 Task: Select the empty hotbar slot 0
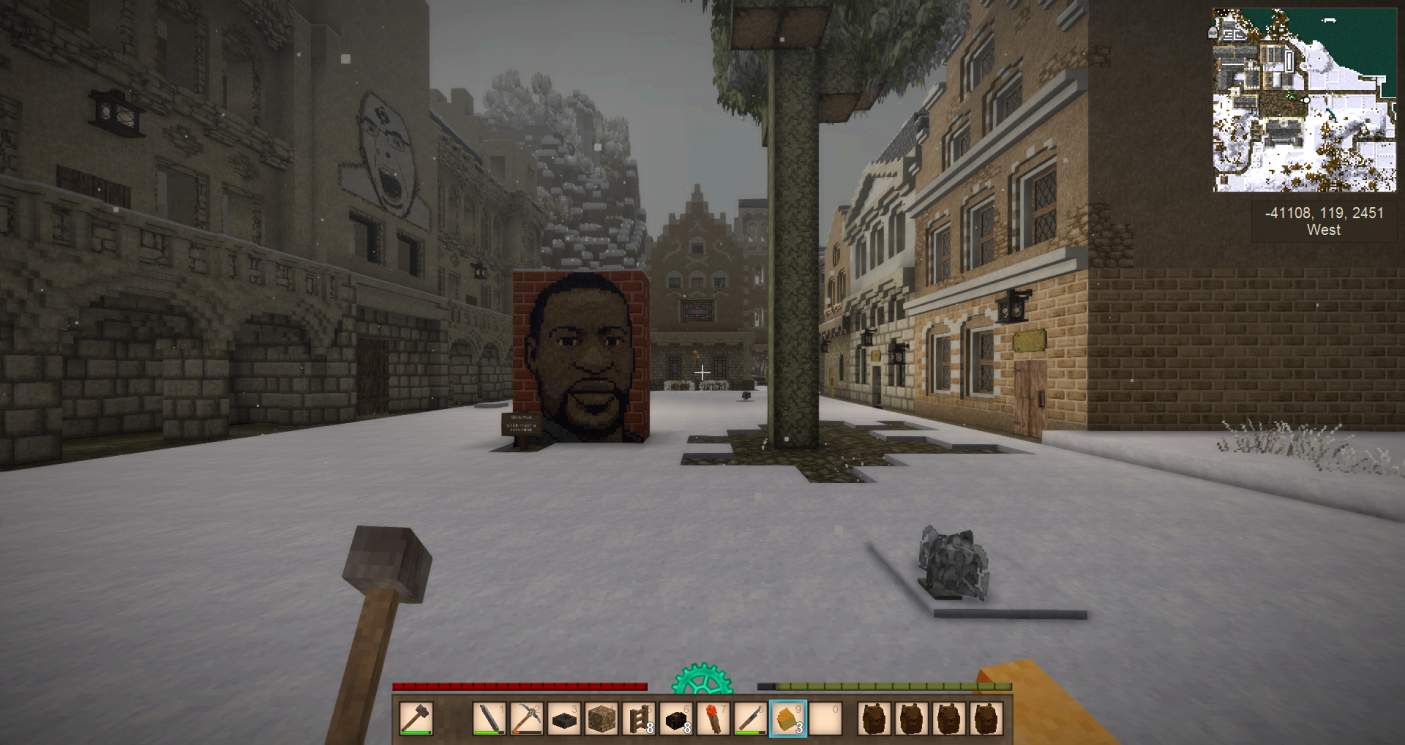[824, 719]
